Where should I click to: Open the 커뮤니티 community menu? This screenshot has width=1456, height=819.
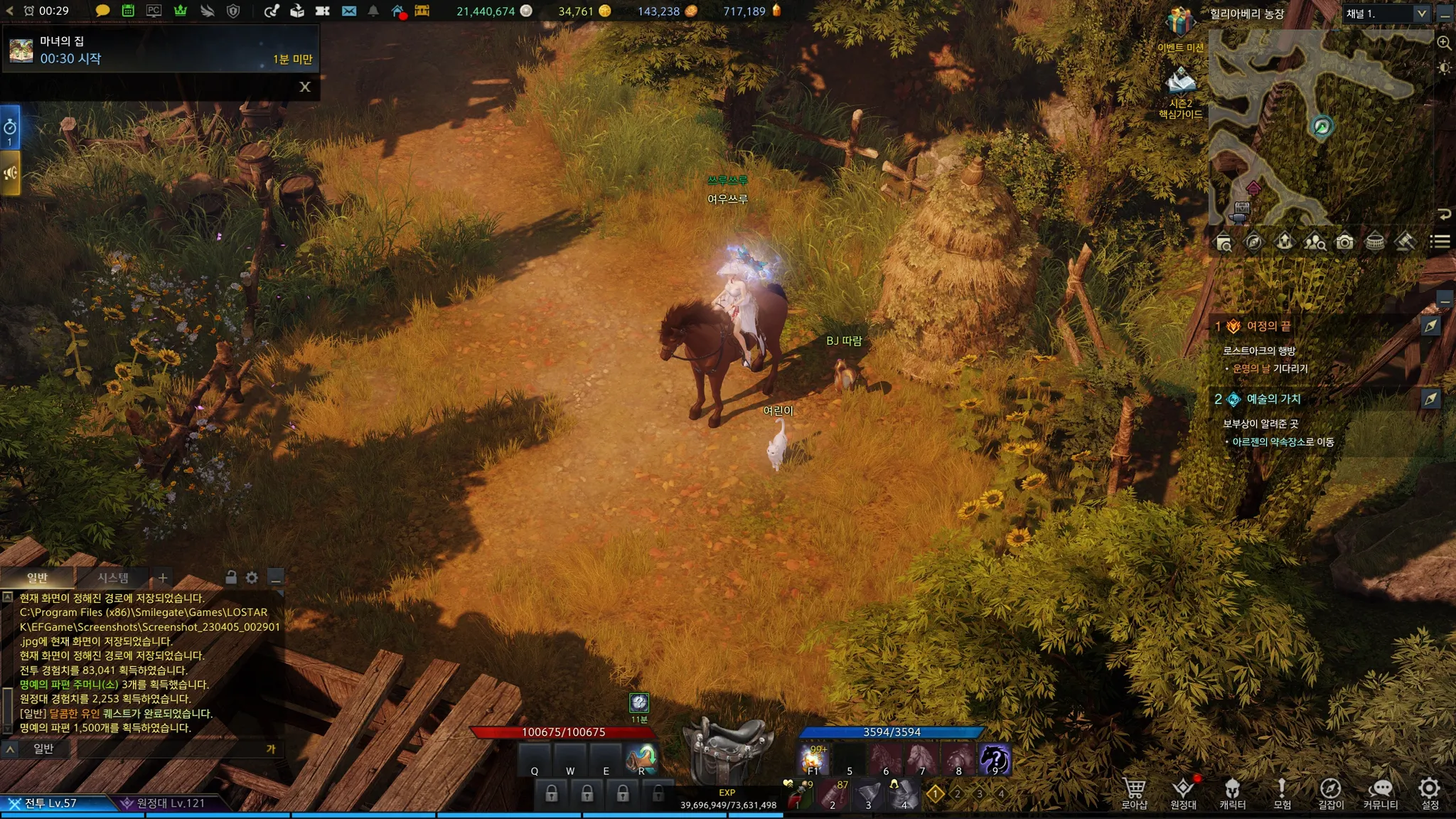pyautogui.click(x=1380, y=792)
